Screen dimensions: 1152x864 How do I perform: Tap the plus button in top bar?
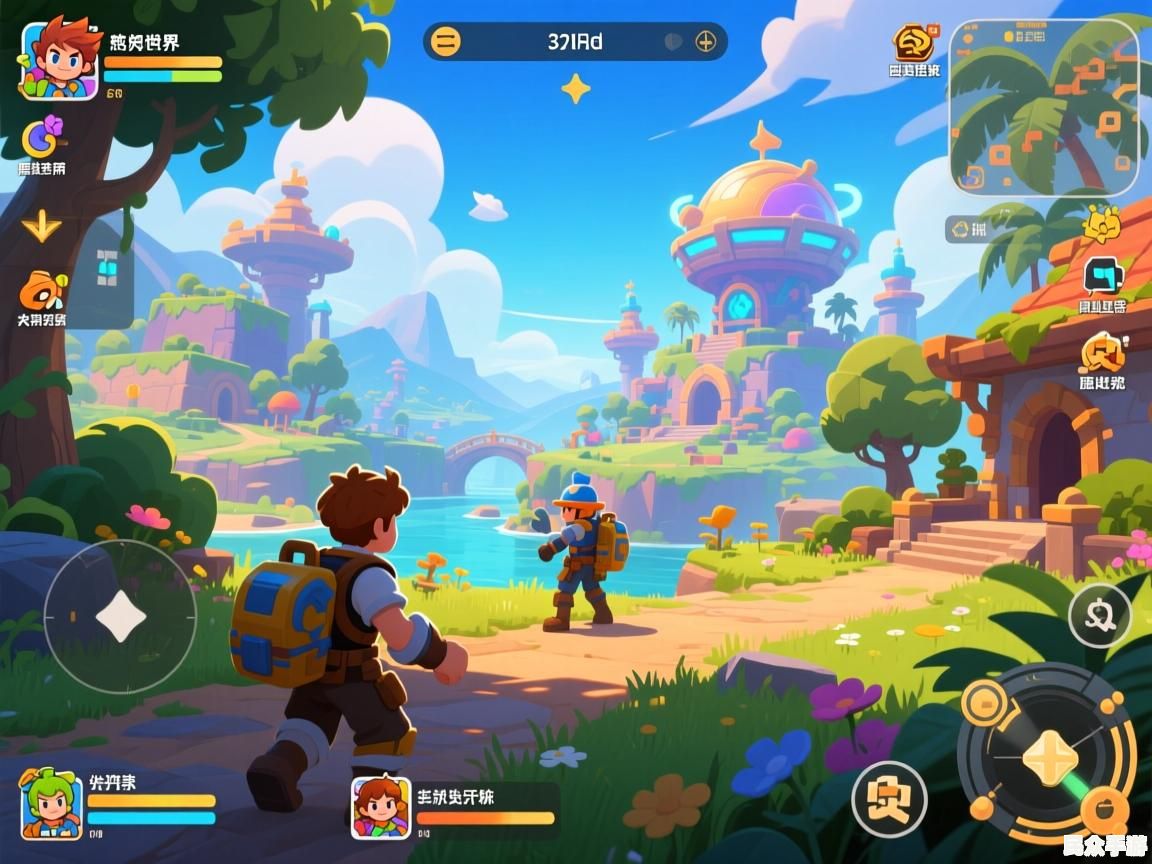click(x=706, y=42)
